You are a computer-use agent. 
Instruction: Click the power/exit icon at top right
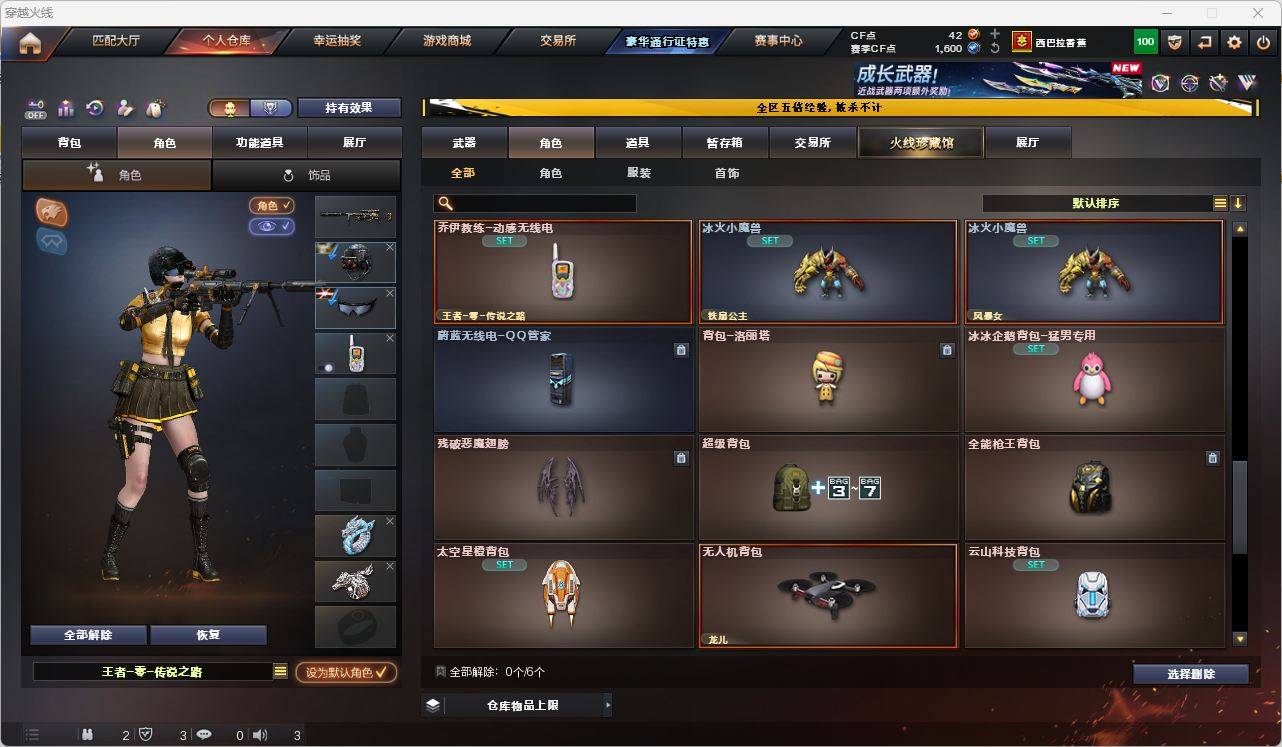coord(1261,41)
